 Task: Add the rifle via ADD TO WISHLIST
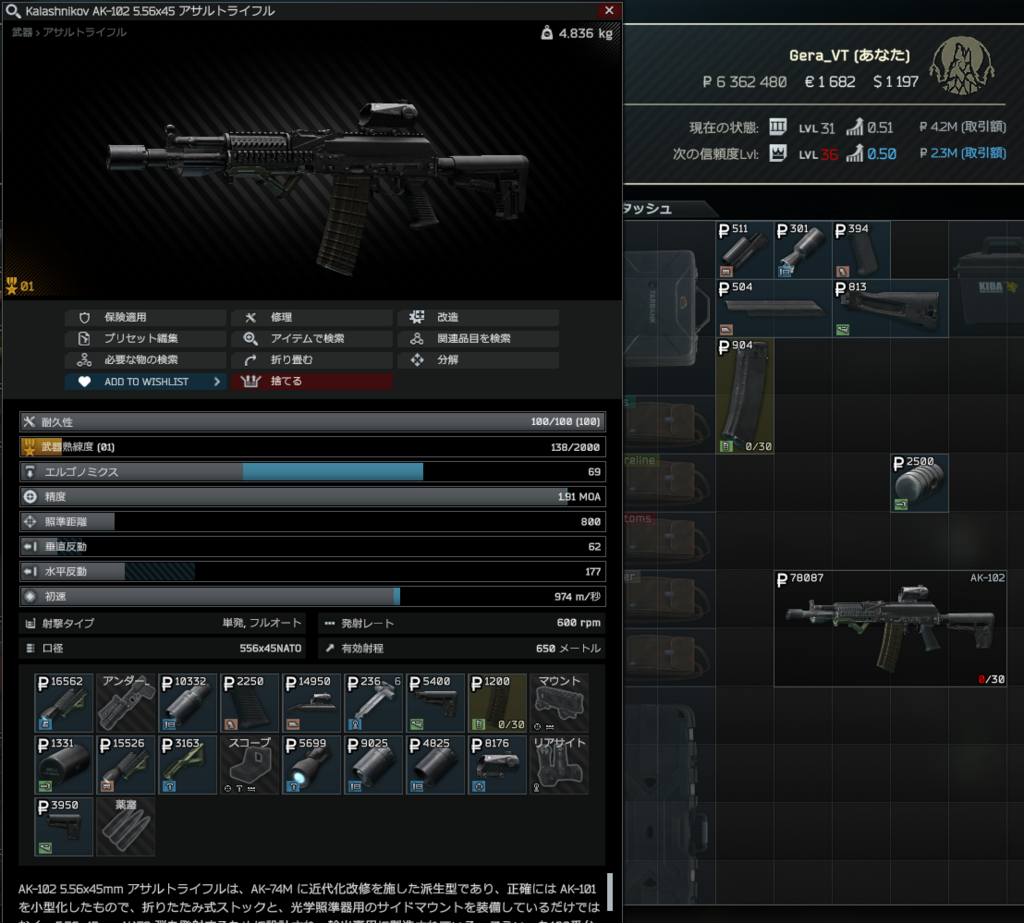[146, 381]
